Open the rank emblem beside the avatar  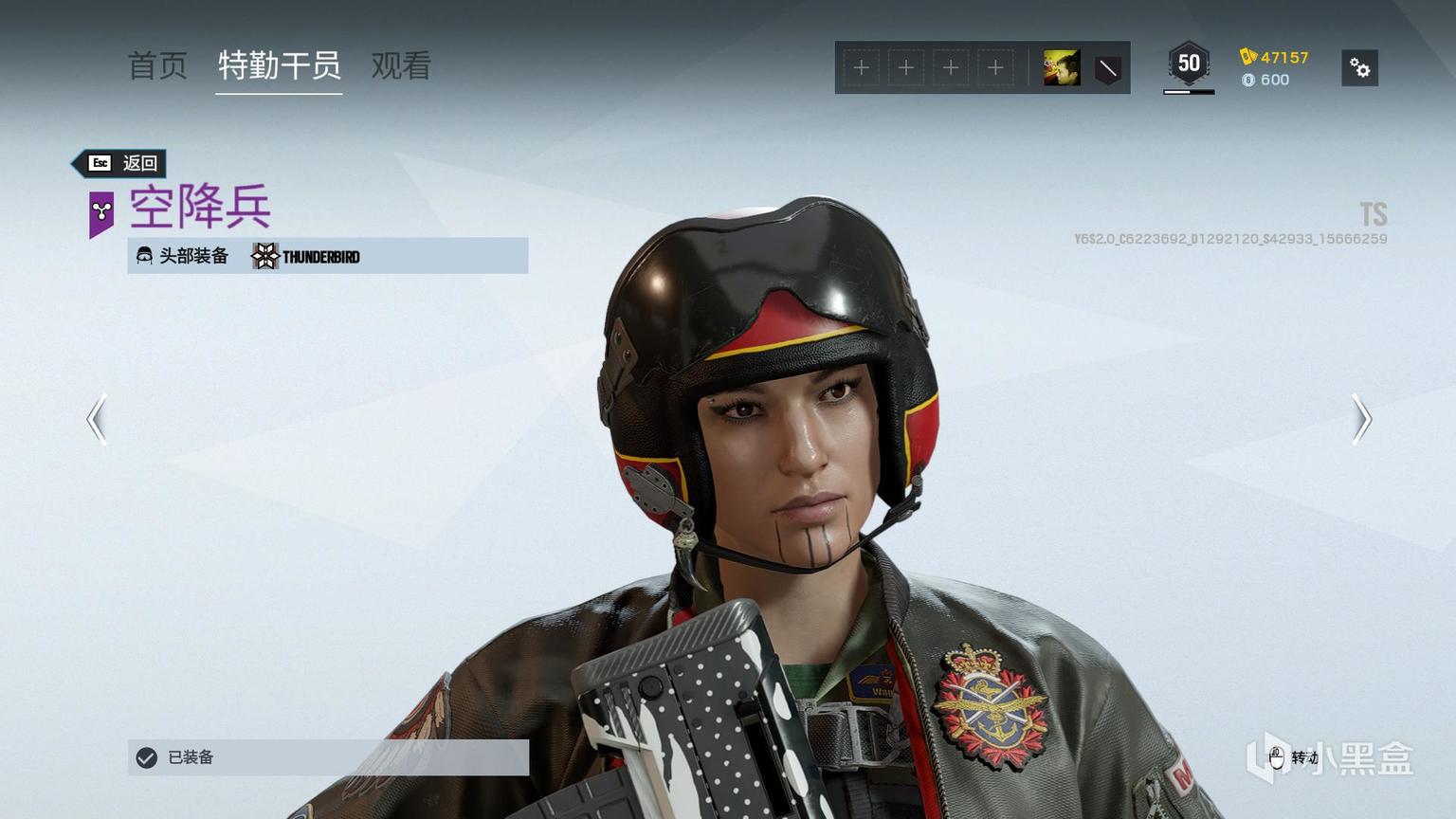click(1107, 68)
